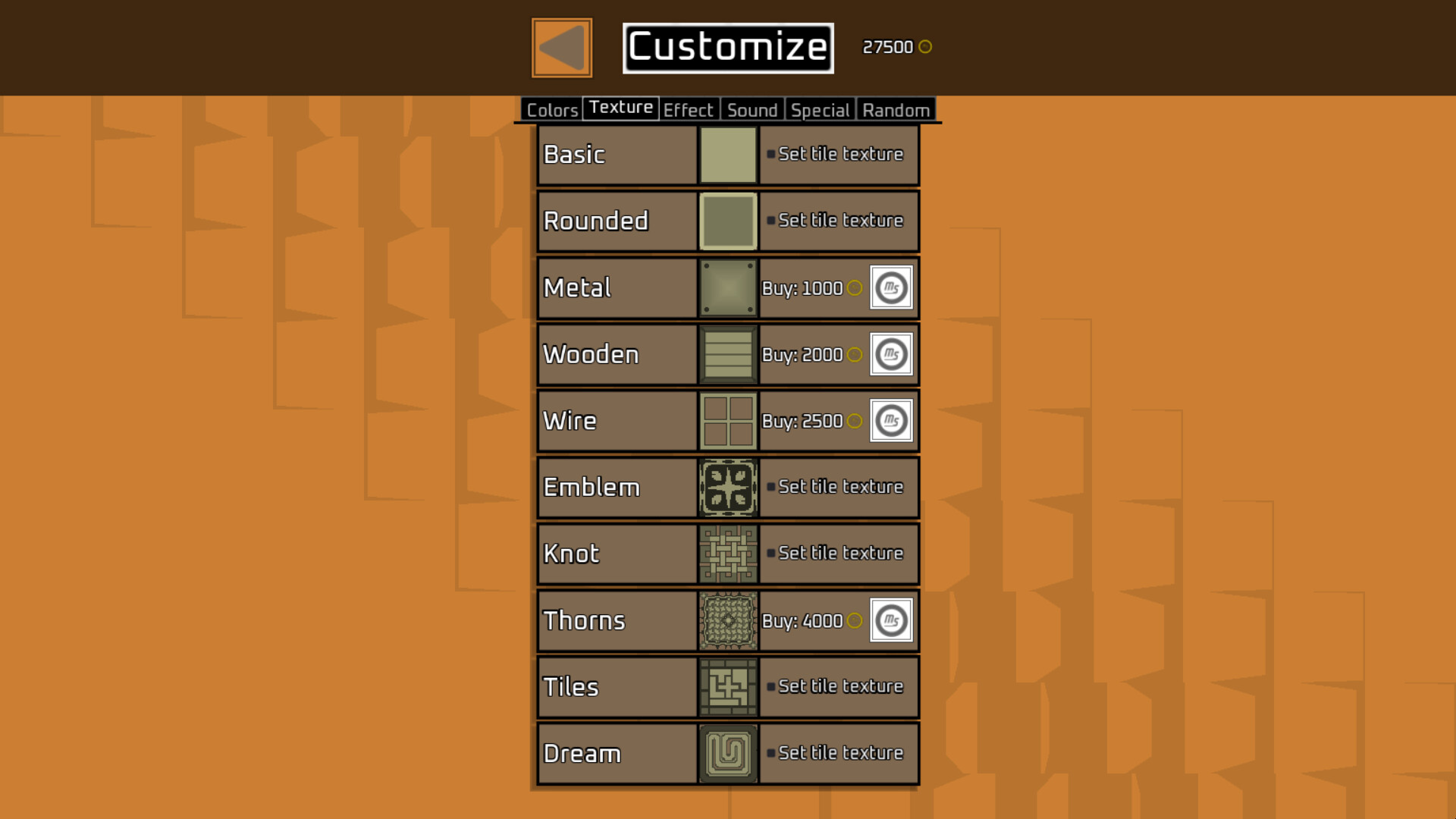Select the store badge for Wire
Image resolution: width=1456 pixels, height=819 pixels.
(890, 421)
